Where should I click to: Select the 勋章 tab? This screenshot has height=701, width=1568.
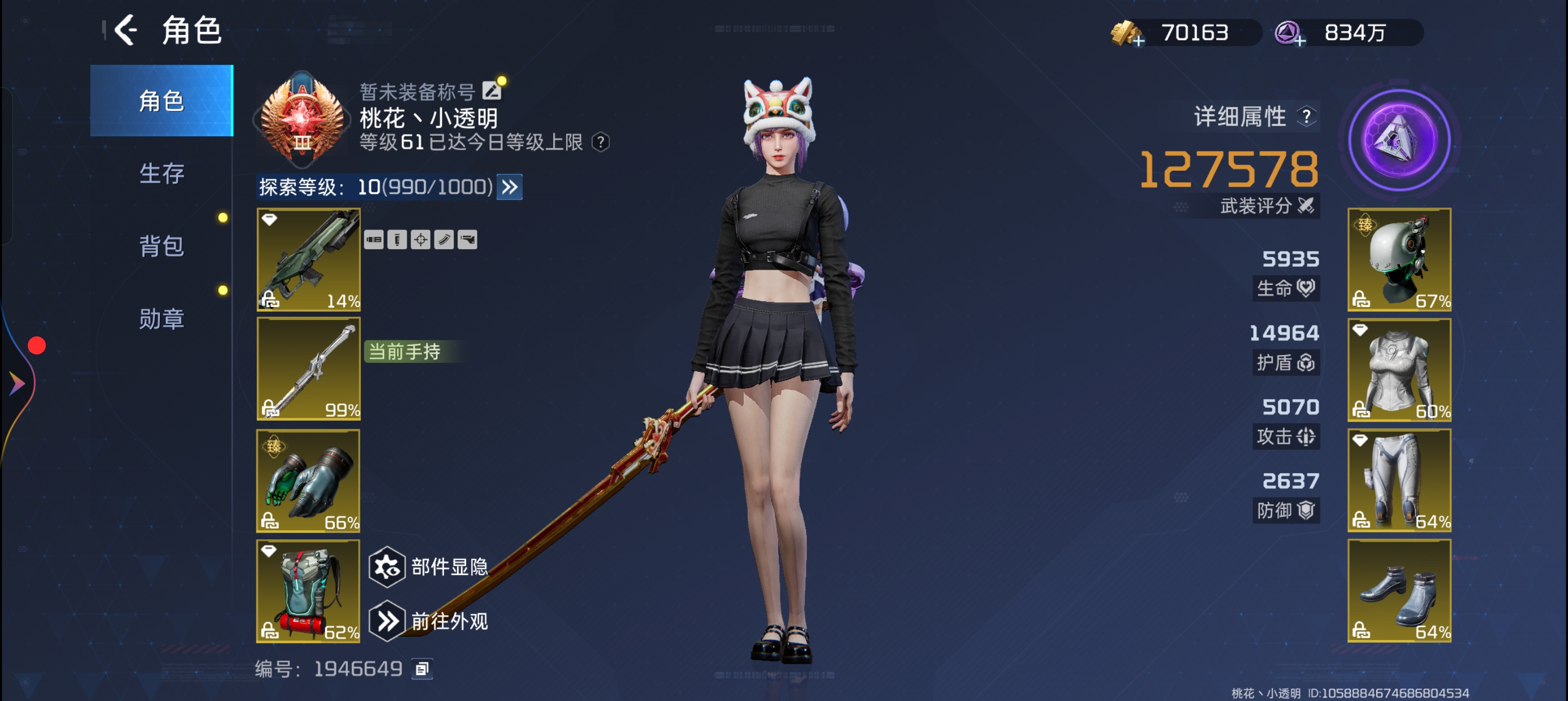pos(161,319)
